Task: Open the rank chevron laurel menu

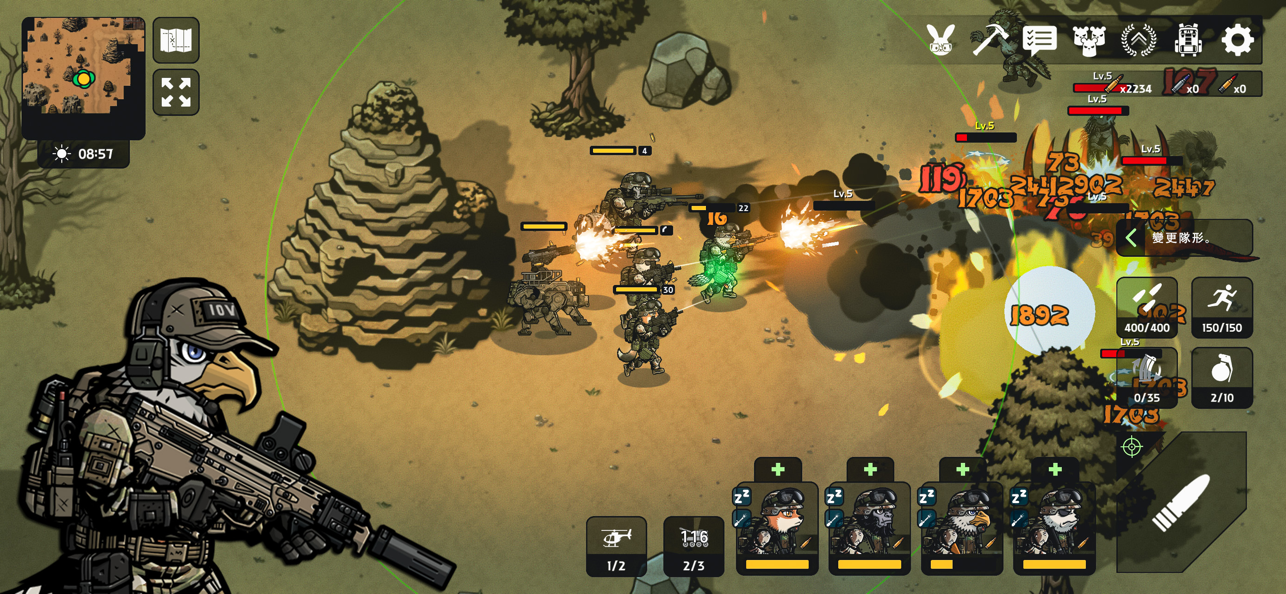Action: click(1138, 40)
